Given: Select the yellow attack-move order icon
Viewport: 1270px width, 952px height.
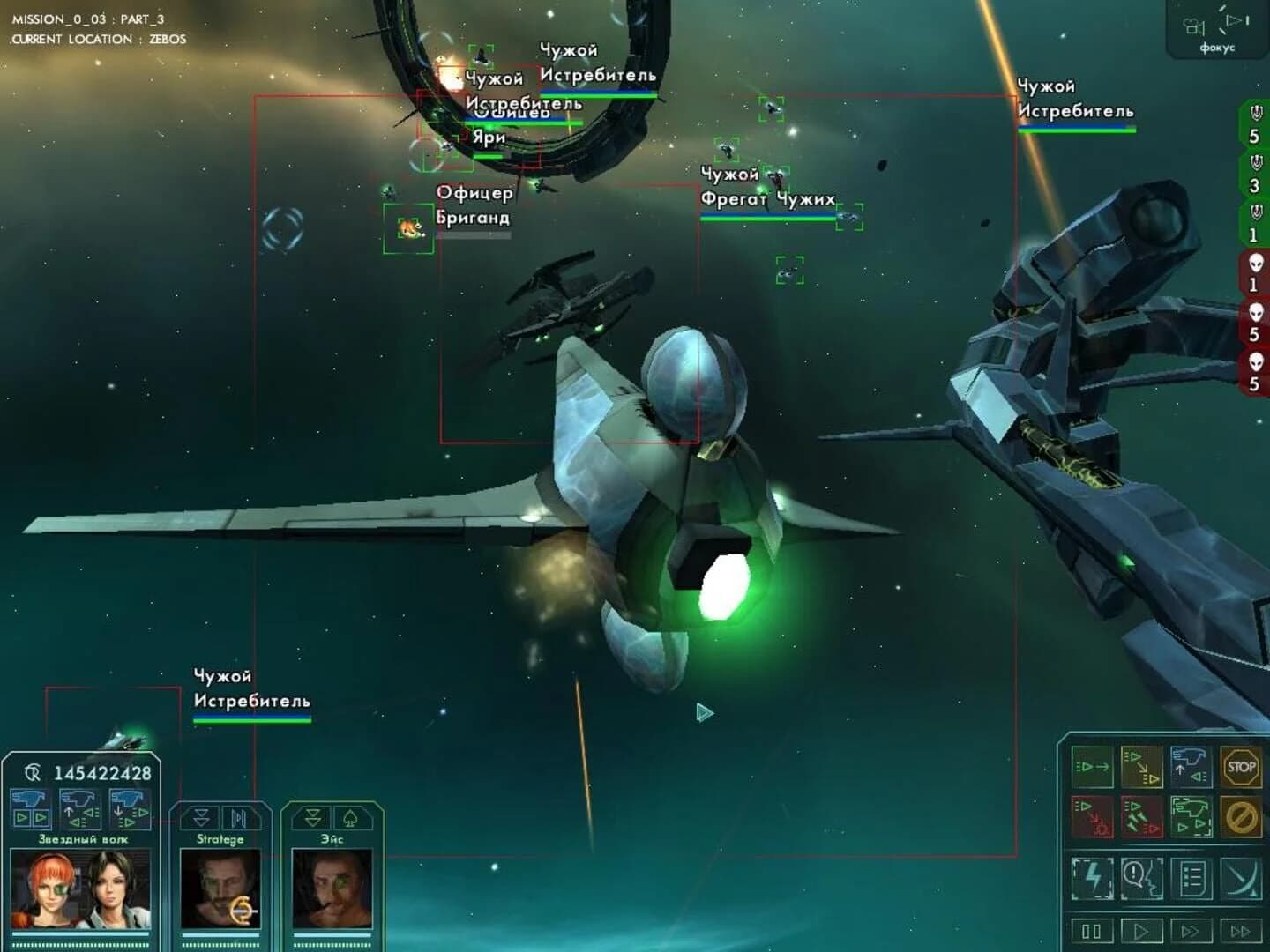Looking at the screenshot, I should coord(1142,765).
